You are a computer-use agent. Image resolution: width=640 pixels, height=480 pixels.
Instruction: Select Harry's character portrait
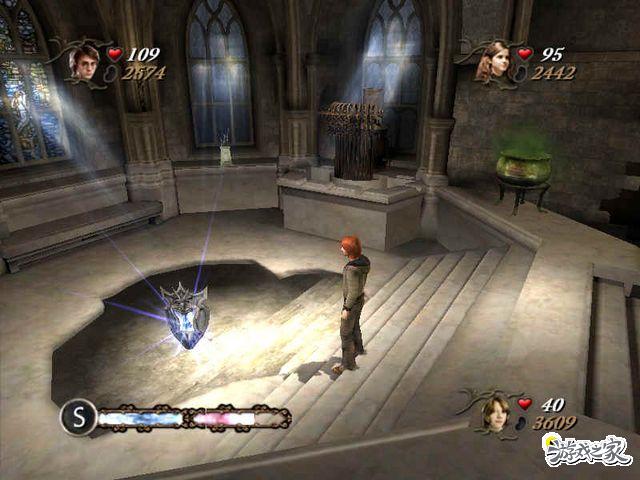(x=83, y=62)
